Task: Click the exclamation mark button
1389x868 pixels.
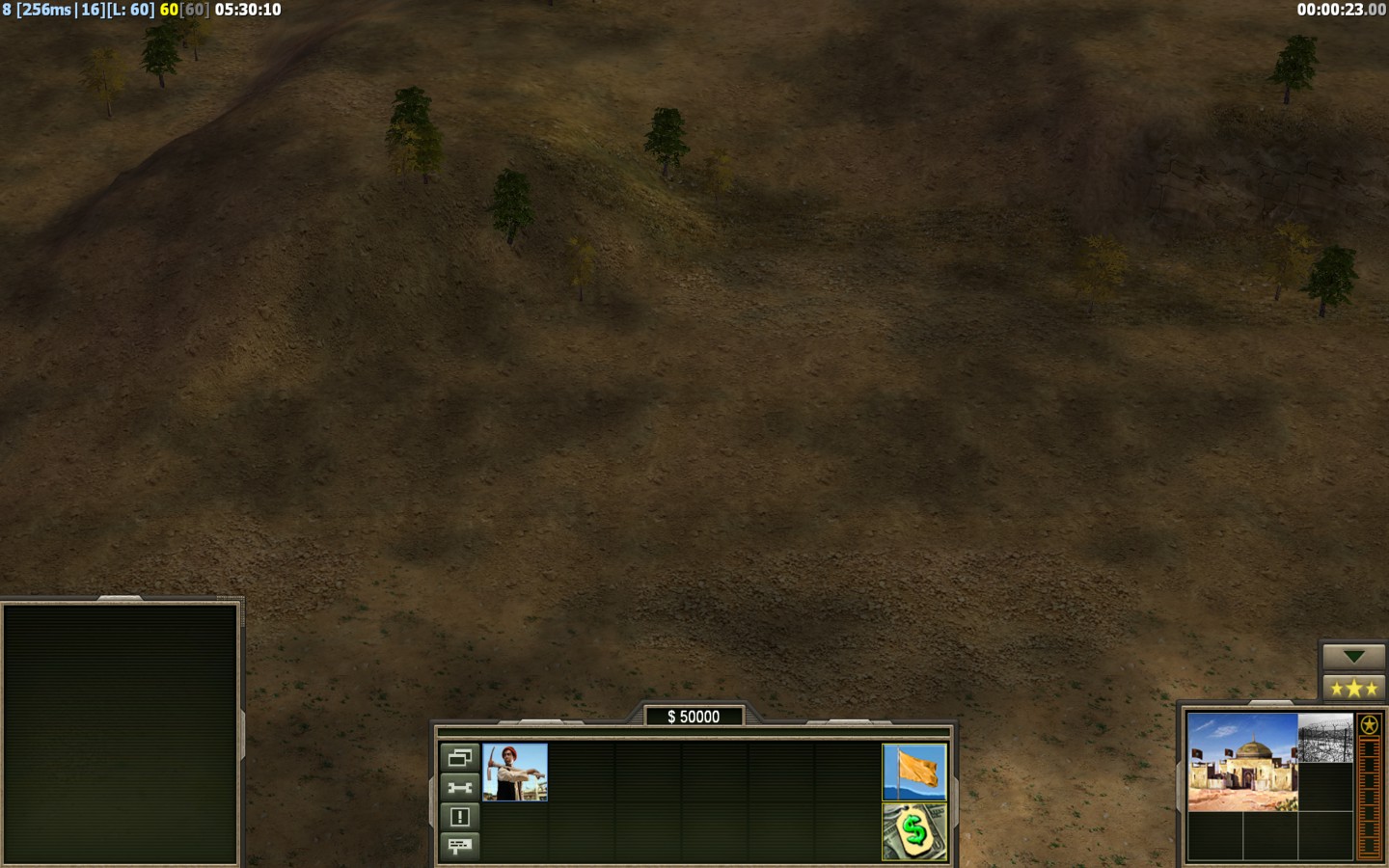Action: 459,817
